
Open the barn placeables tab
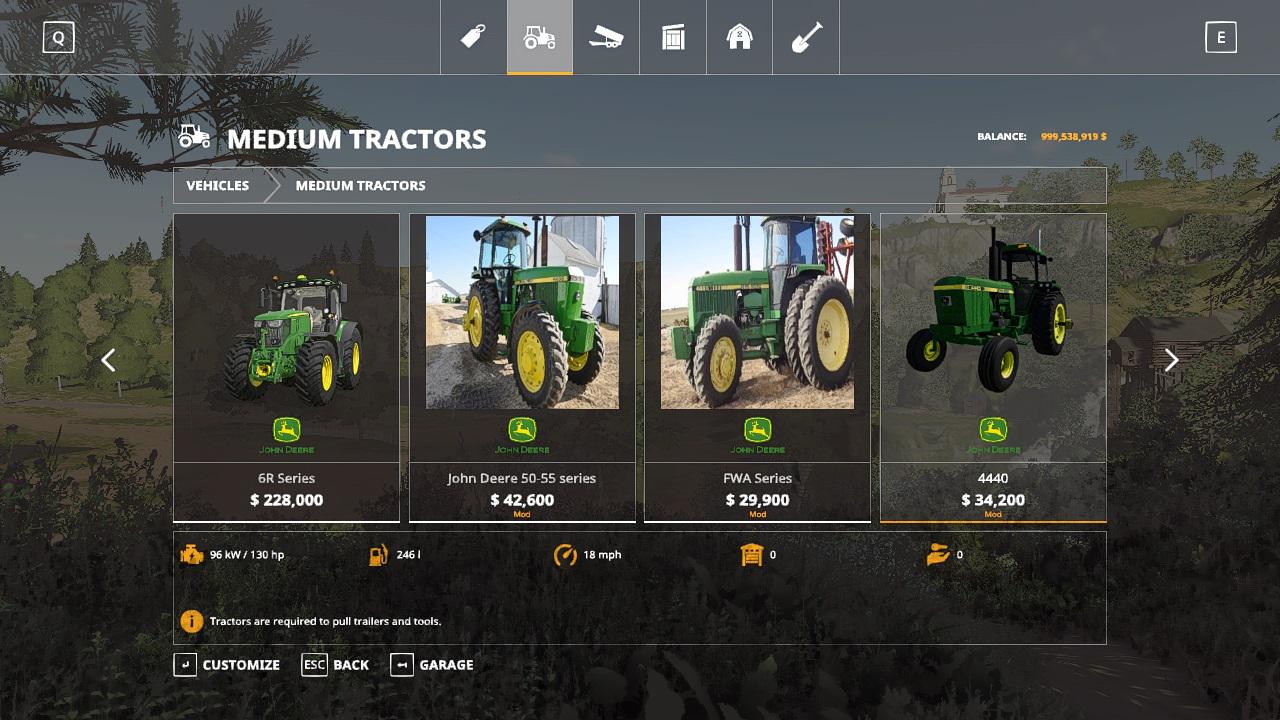pyautogui.click(x=739, y=38)
